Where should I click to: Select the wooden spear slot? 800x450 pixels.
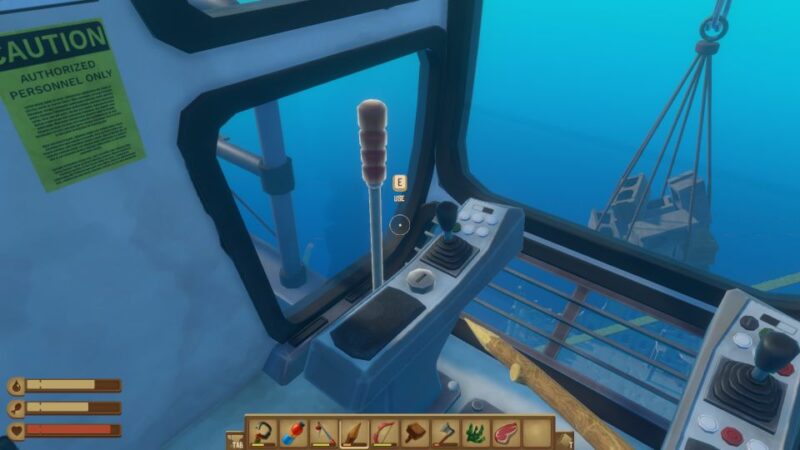(x=353, y=433)
